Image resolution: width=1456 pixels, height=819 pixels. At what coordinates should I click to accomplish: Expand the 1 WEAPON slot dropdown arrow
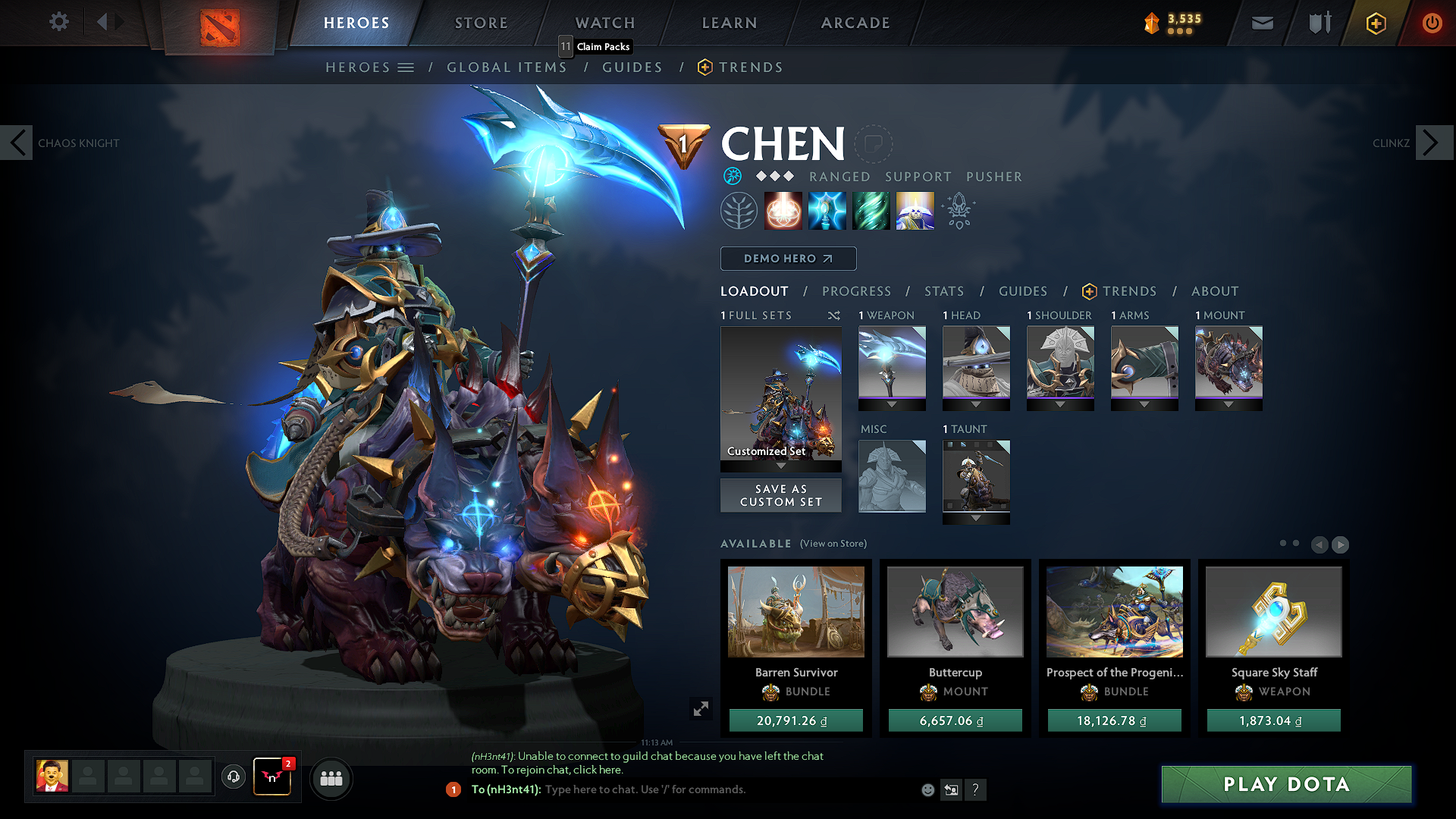(892, 404)
